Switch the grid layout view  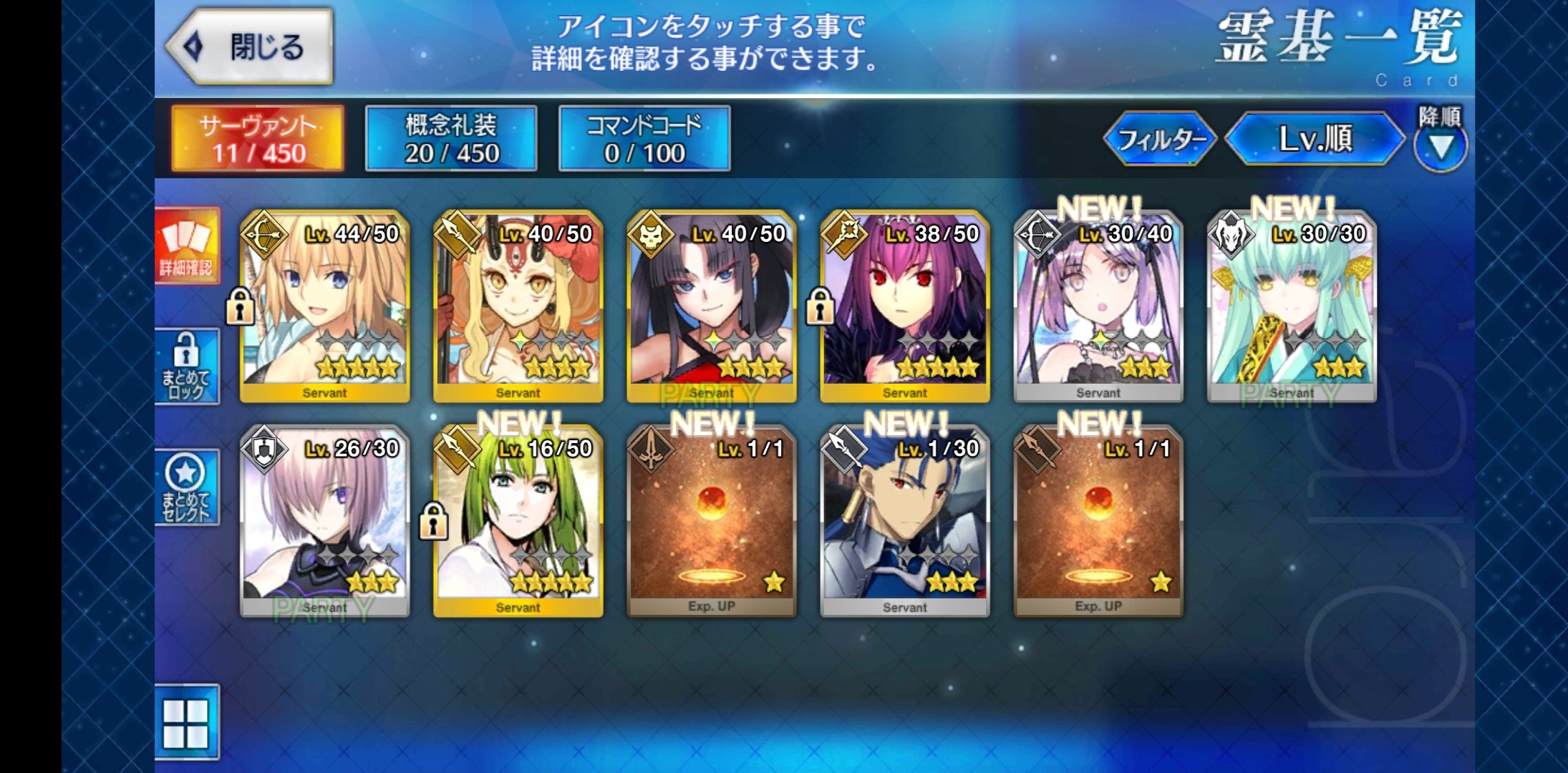pos(186,723)
